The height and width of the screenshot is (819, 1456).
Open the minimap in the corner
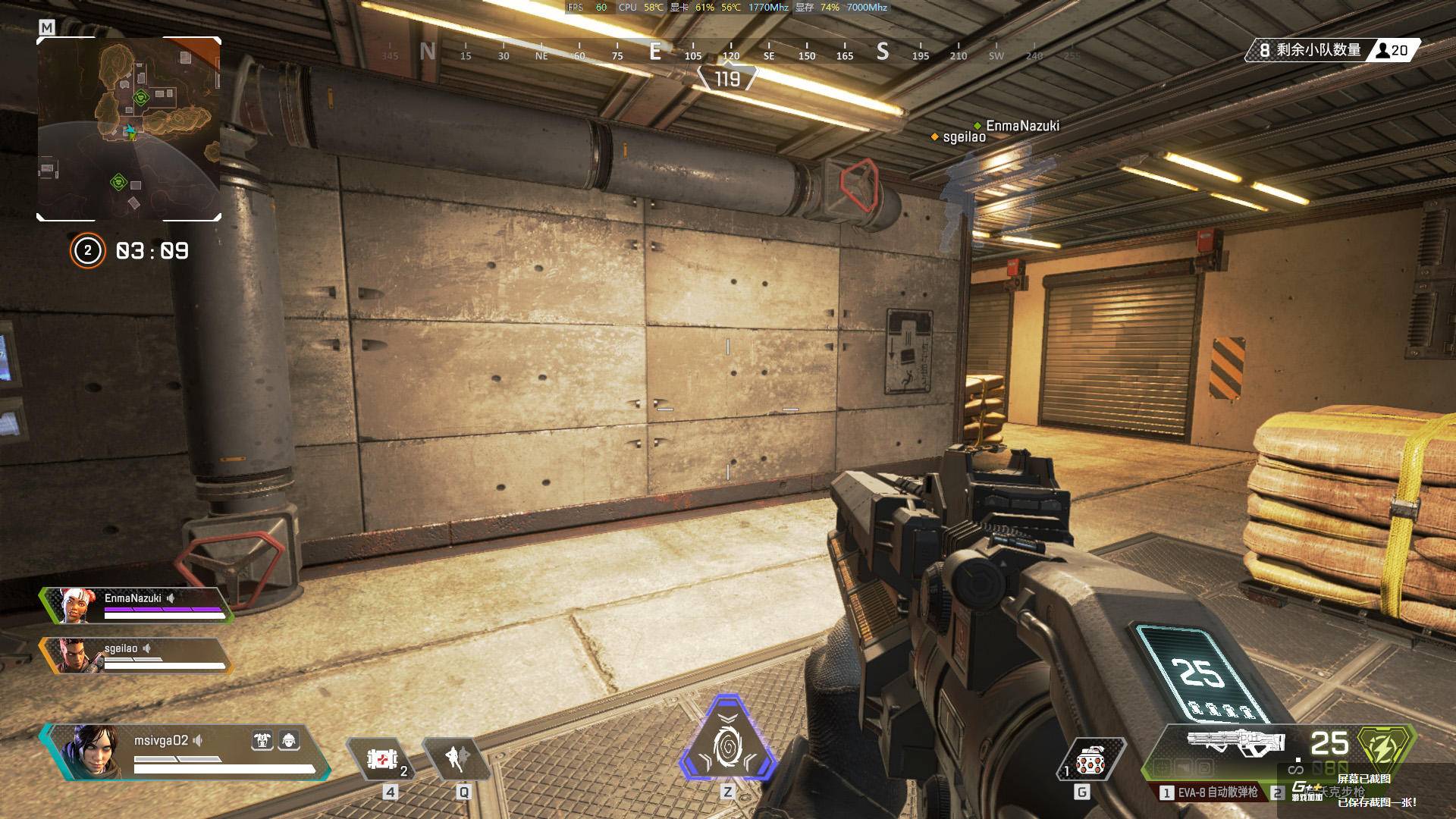tap(129, 129)
